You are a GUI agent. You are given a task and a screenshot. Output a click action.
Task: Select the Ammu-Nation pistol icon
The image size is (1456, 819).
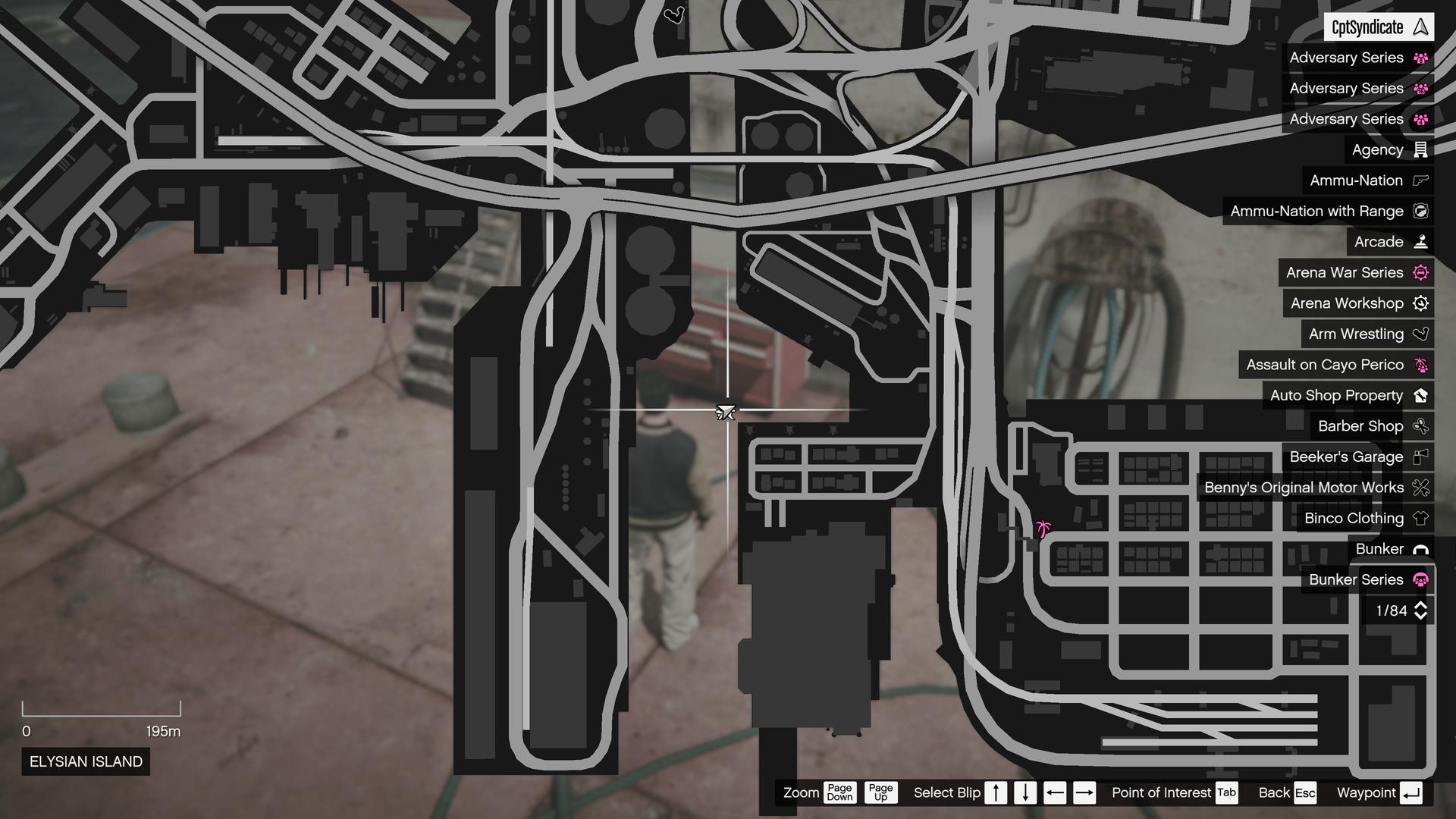pos(1420,180)
